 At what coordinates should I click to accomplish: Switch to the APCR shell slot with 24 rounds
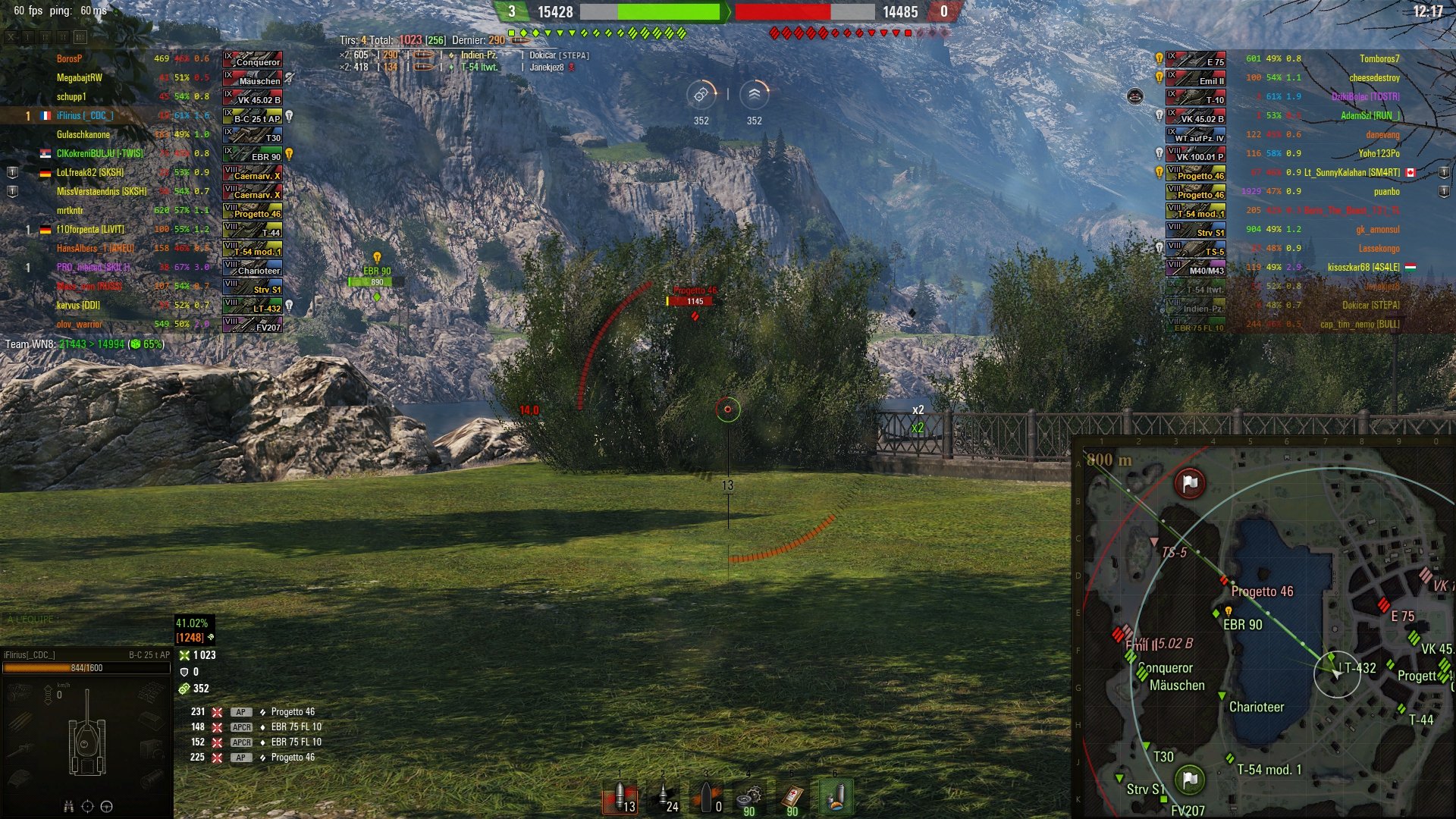663,798
